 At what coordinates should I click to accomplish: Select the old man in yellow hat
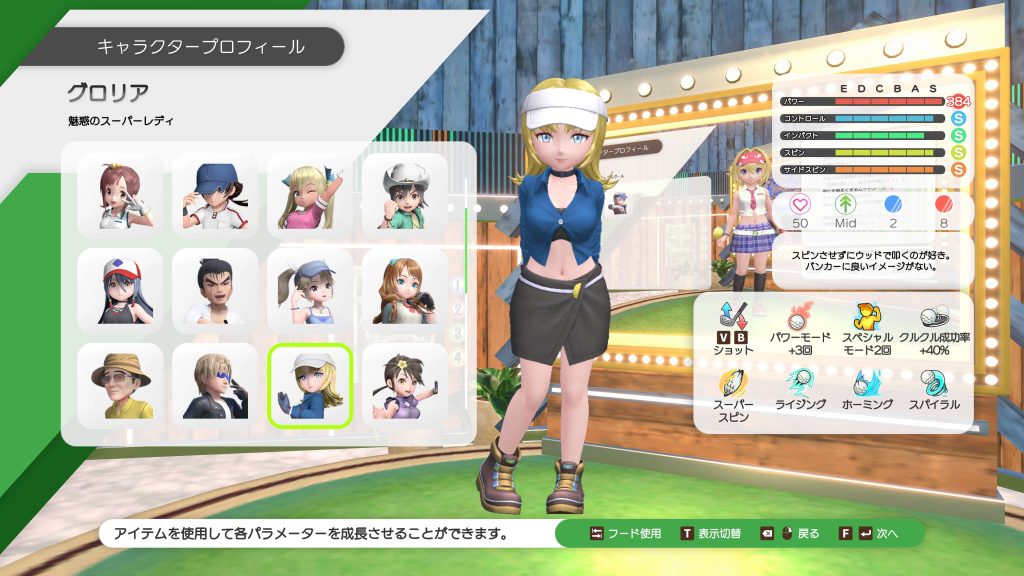tap(120, 385)
